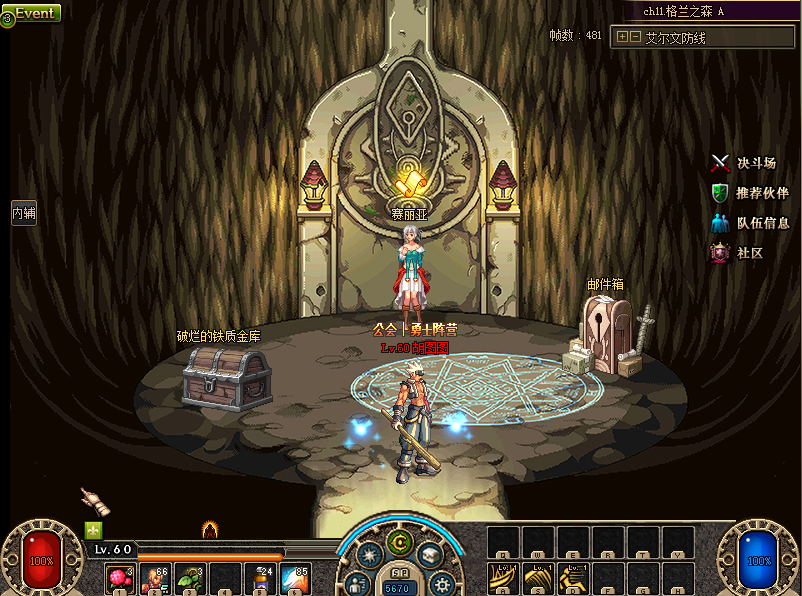Show 队伍信息 party information

pyautogui.click(x=750, y=223)
